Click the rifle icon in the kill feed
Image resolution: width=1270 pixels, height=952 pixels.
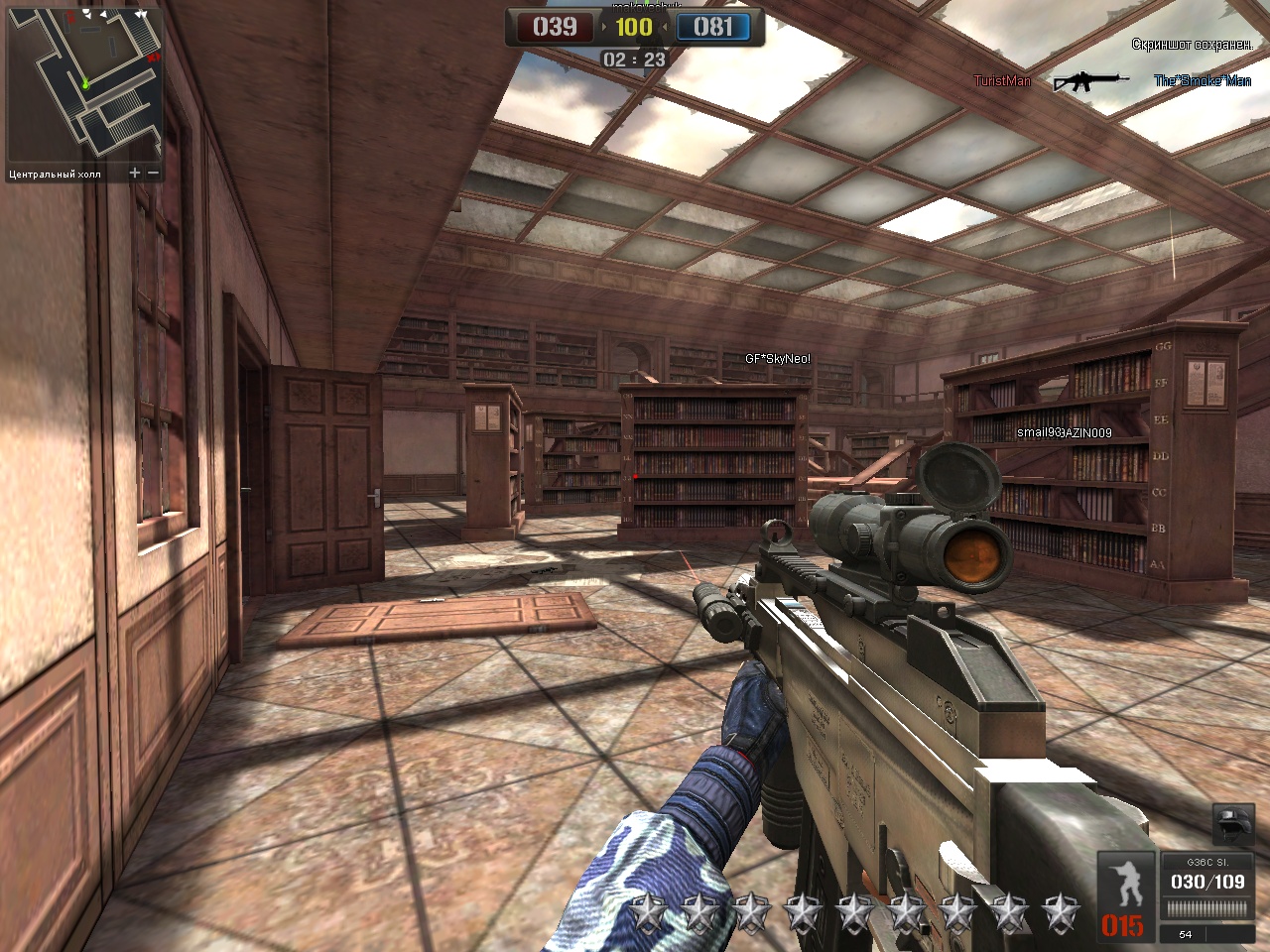pos(1090,81)
